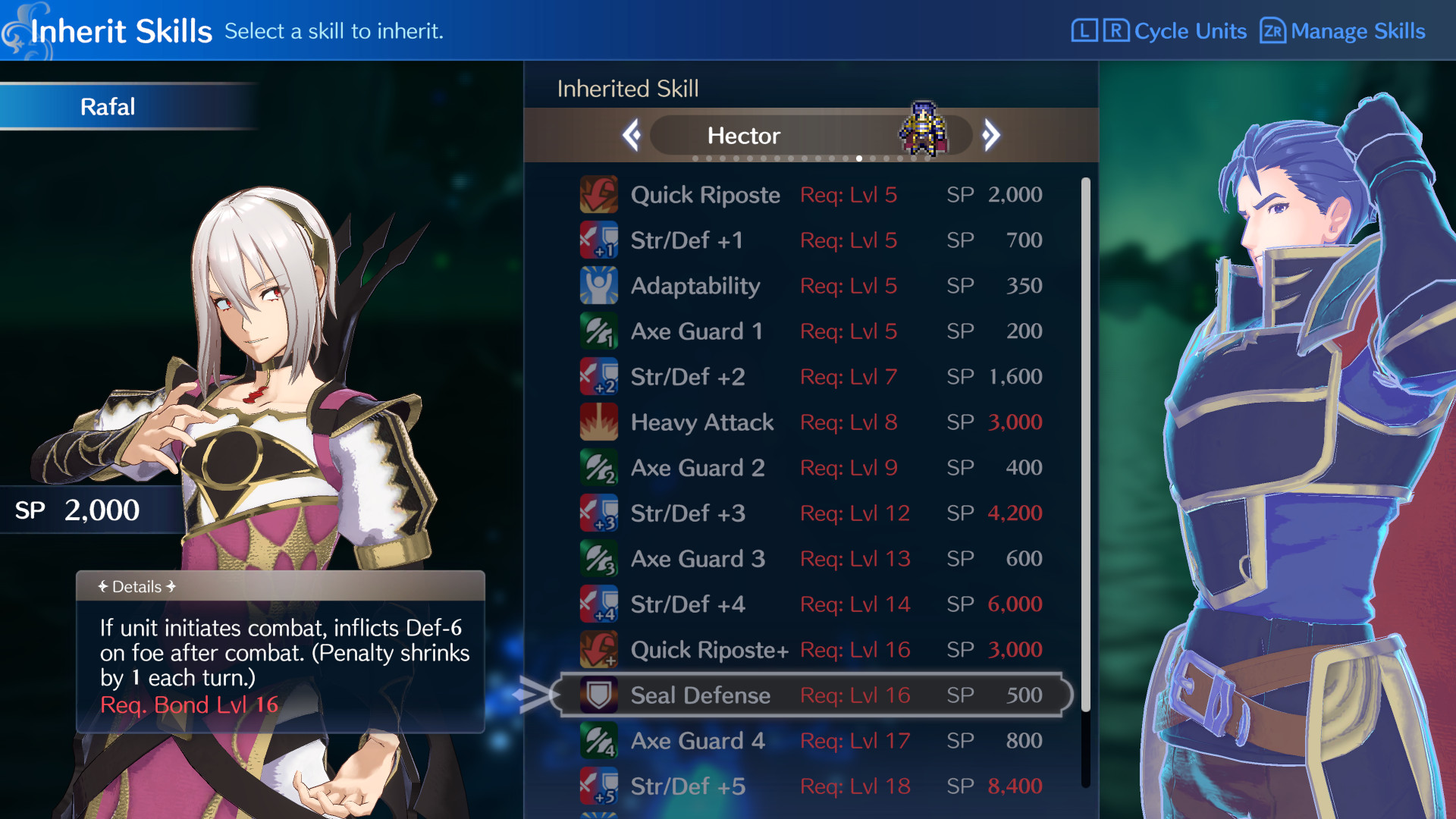Click the Axe Guard 3 skill entry
The image size is (1456, 819).
758,558
